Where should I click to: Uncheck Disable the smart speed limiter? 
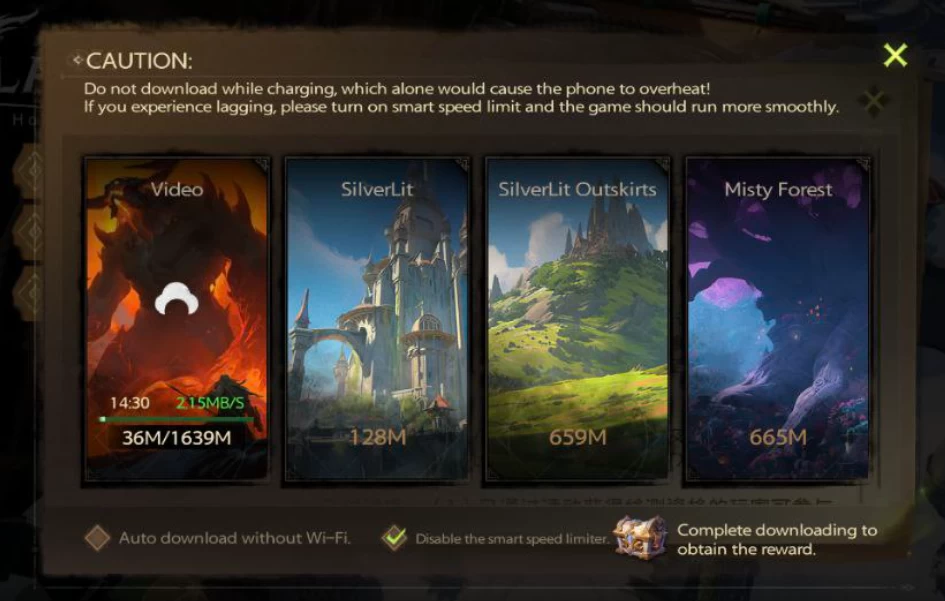396,538
